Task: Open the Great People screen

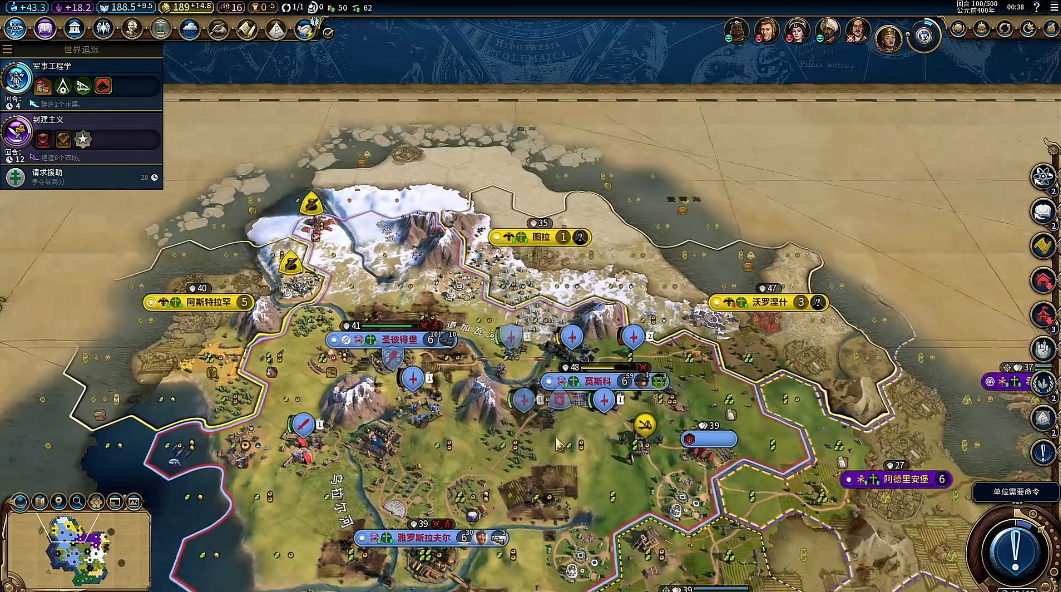Action: point(131,28)
